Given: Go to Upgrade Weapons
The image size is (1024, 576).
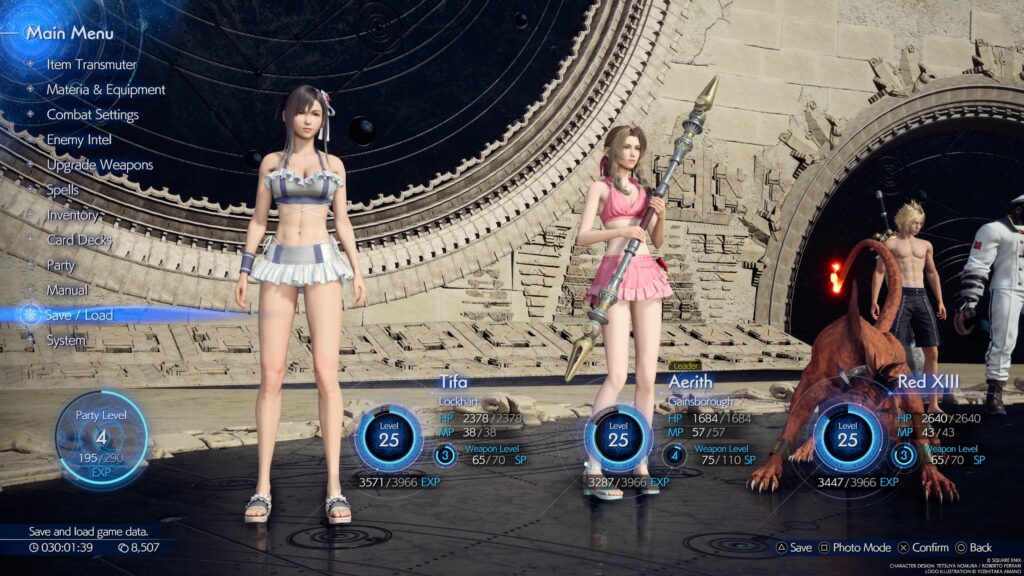Looking at the screenshot, I should point(99,165).
